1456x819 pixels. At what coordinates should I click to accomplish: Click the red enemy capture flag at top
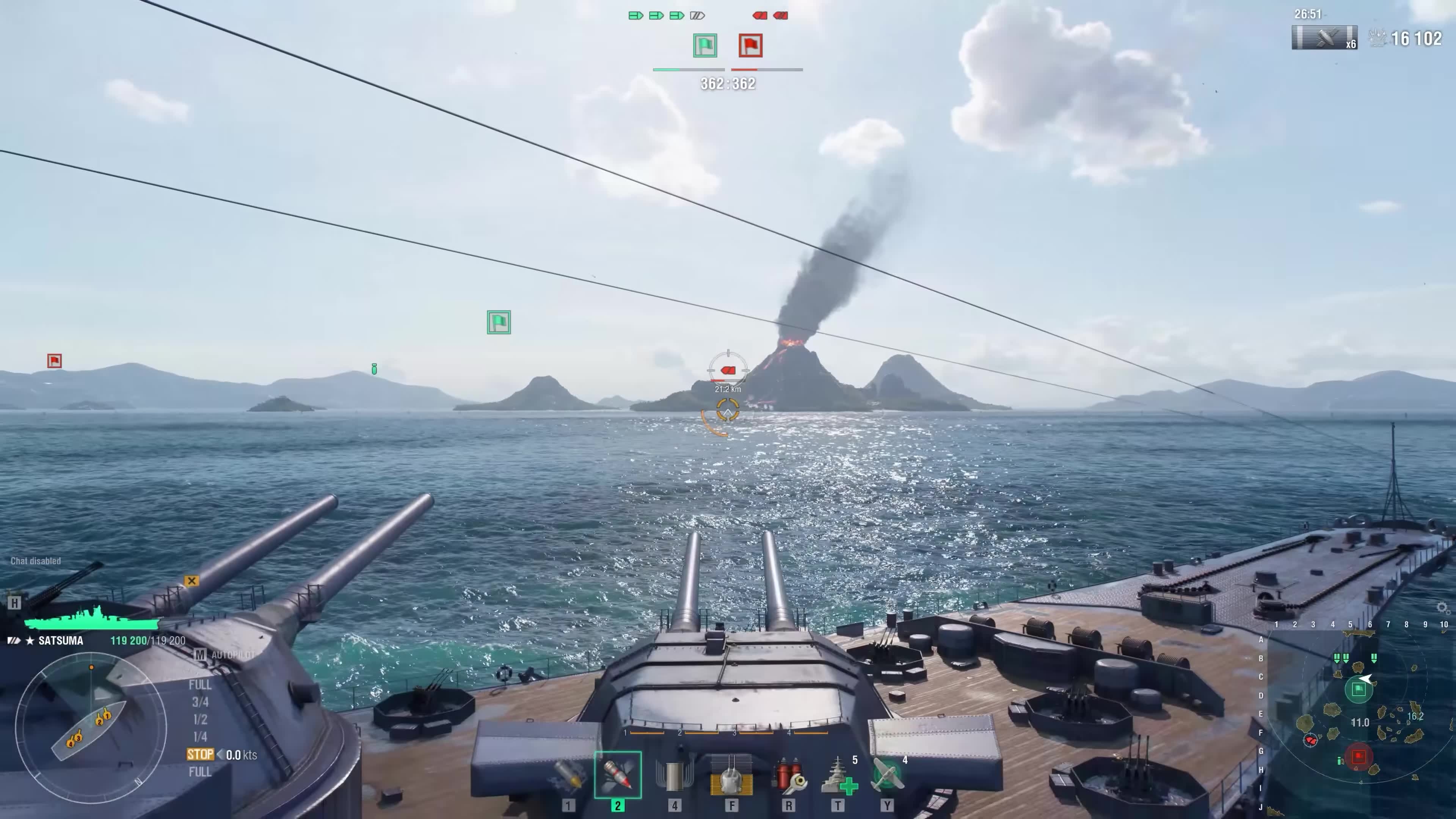click(x=750, y=46)
